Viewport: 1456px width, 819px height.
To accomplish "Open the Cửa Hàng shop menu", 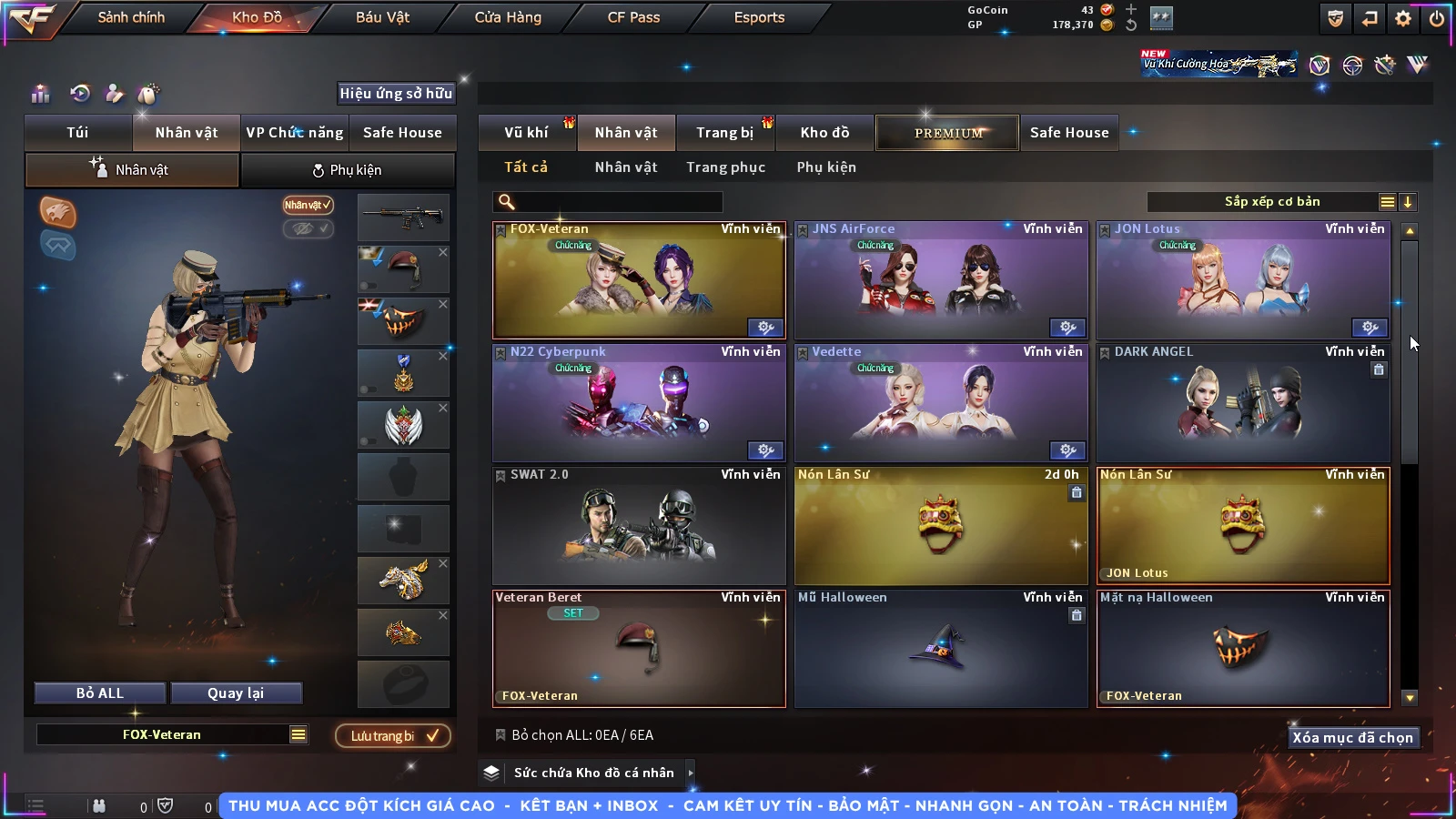I will click(x=508, y=17).
